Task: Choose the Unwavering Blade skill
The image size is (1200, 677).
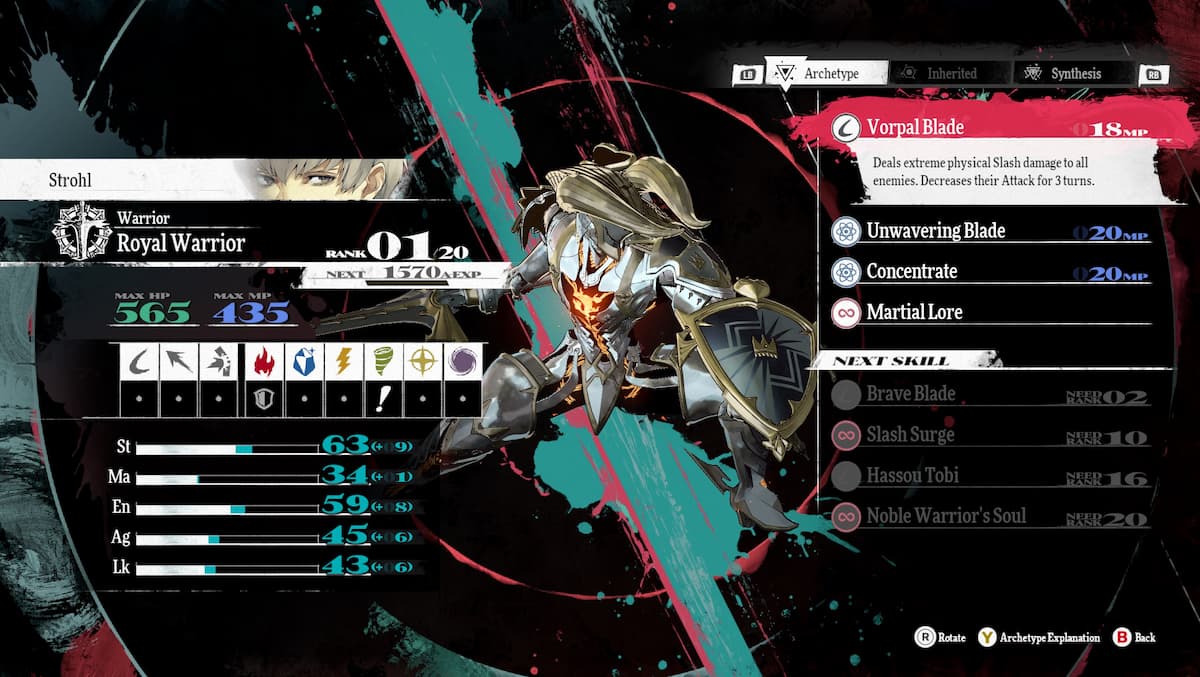Action: point(935,231)
